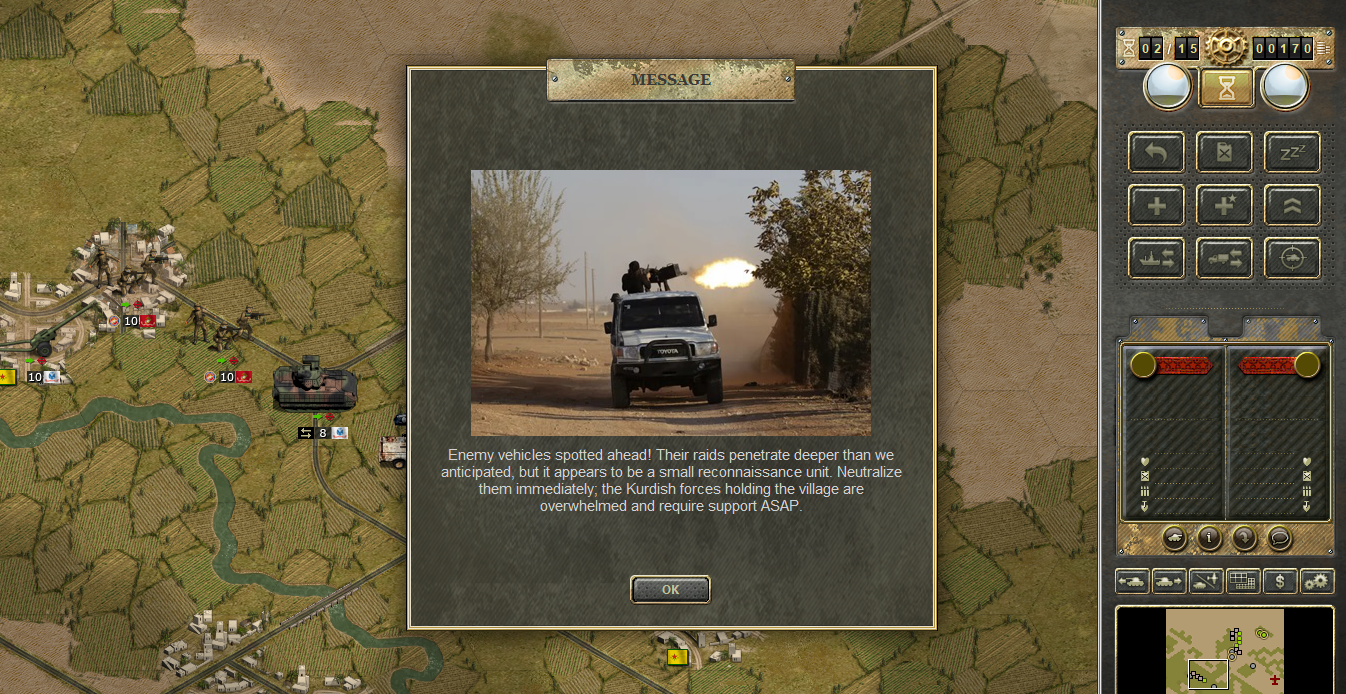
Task: Open the purchase screen with dollar button
Action: tap(1280, 581)
